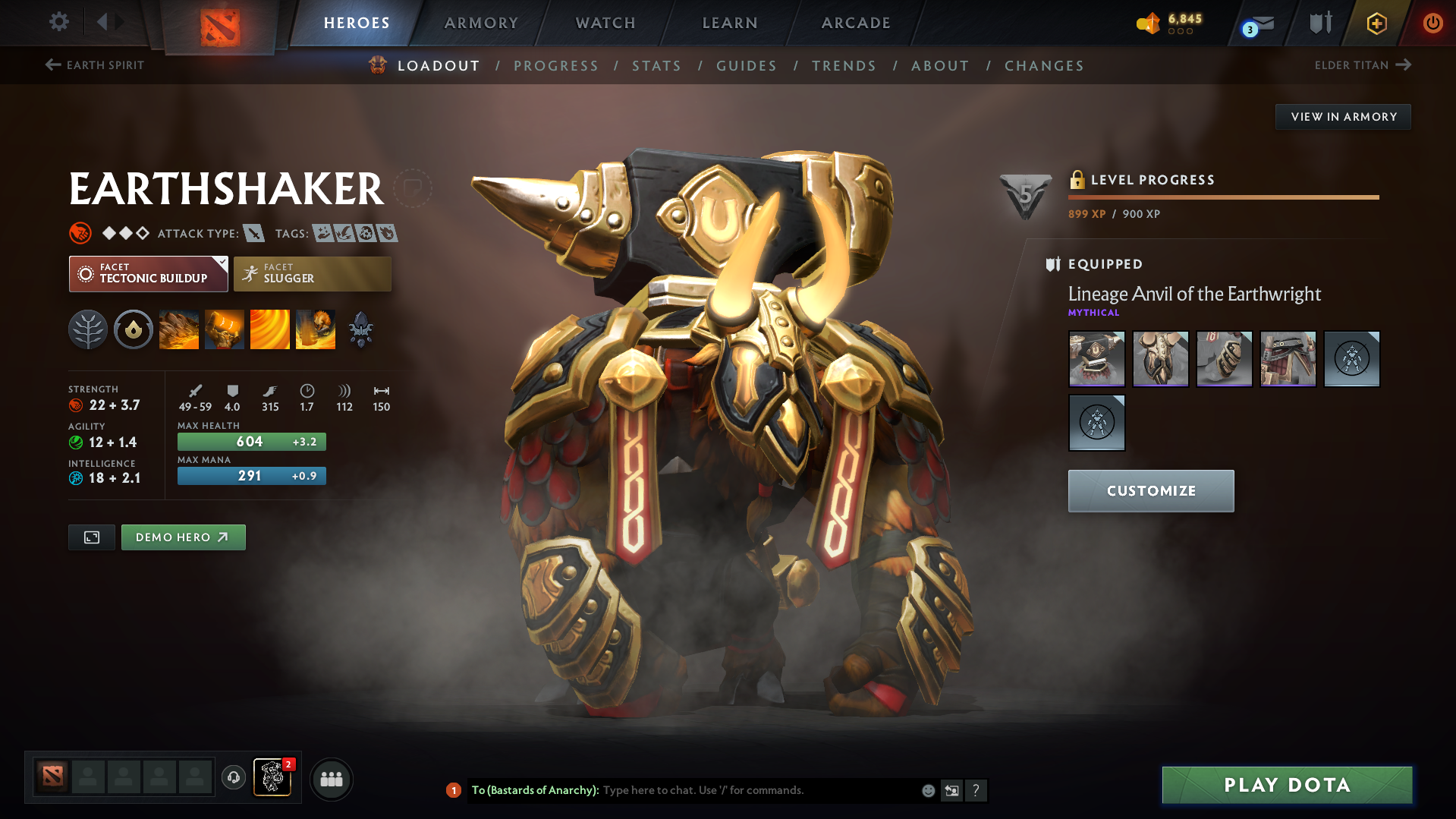Open the Fissure ability icon

click(x=179, y=329)
